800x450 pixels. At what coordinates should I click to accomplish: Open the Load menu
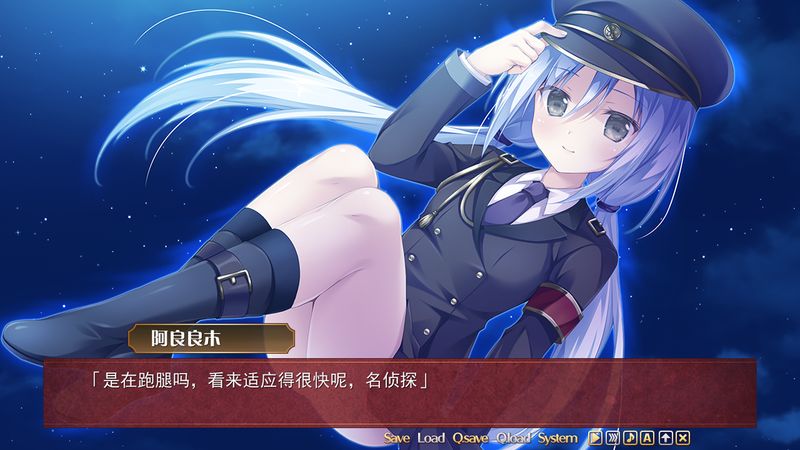click(431, 438)
